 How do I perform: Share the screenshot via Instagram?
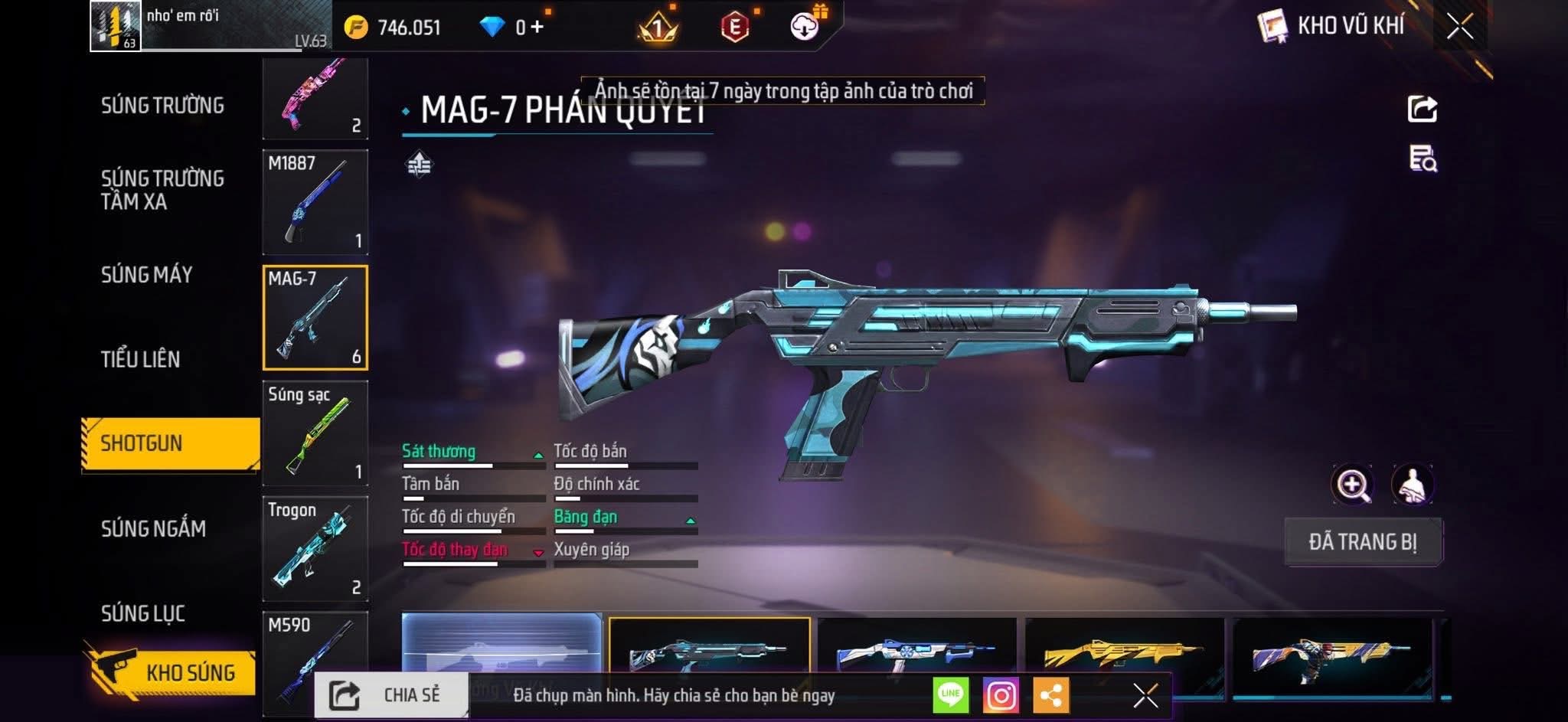[1001, 696]
